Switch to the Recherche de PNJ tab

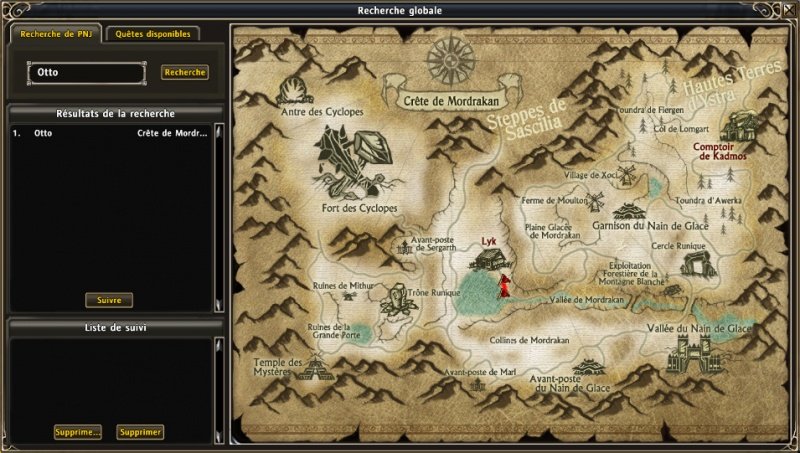point(55,33)
